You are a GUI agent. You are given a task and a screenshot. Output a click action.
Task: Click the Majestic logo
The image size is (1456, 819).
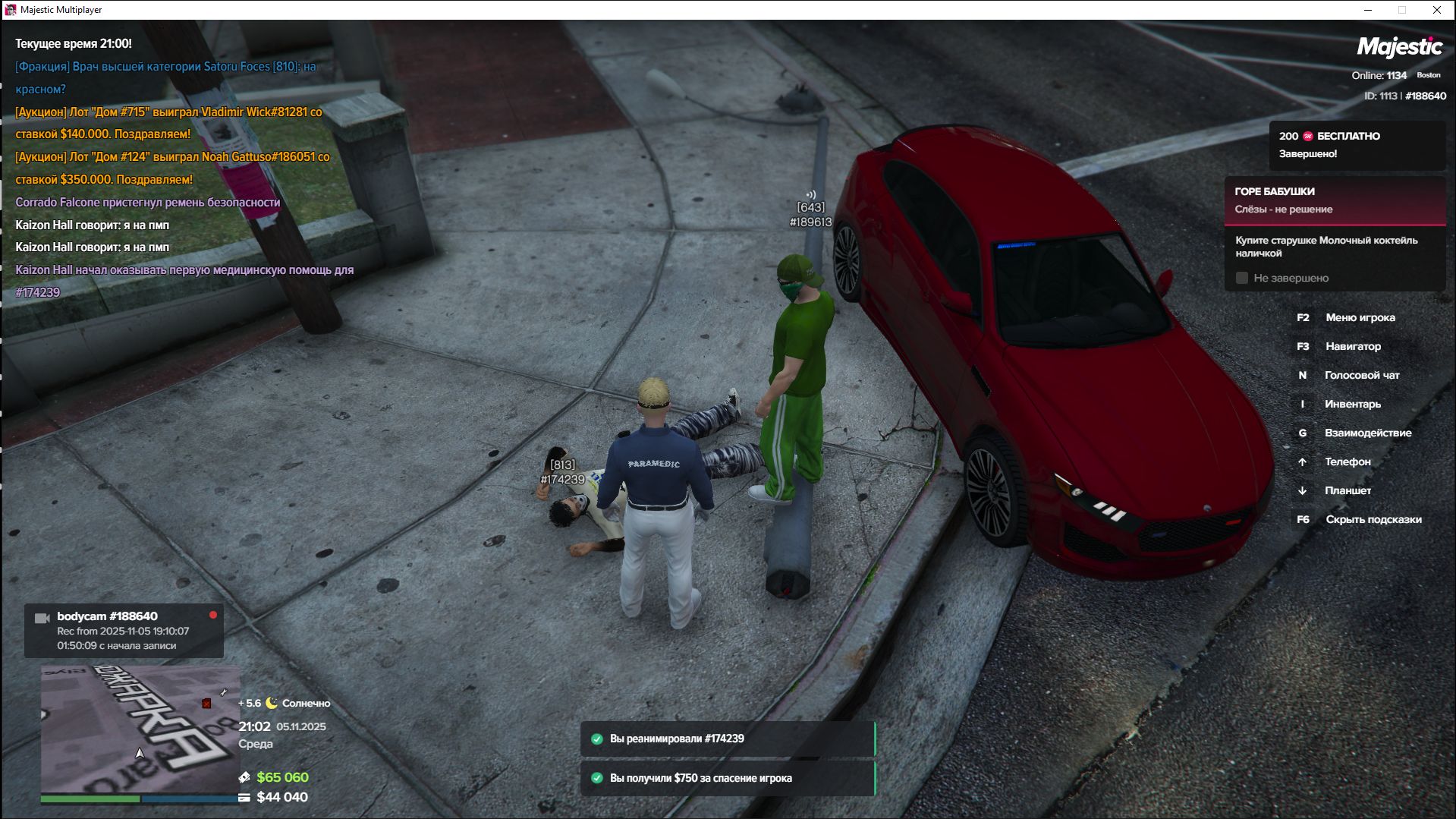(1399, 48)
